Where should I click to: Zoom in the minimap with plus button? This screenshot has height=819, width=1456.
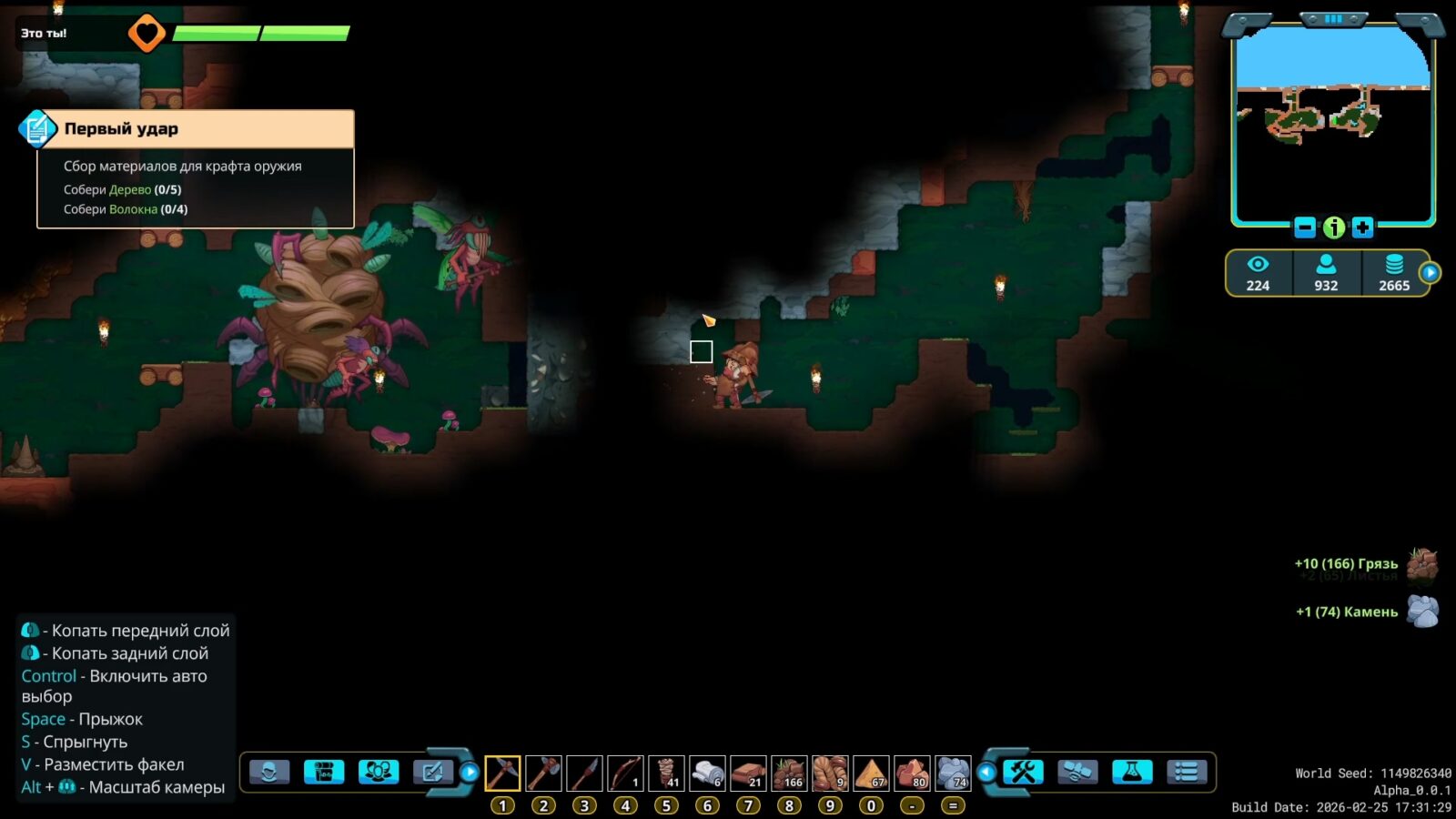pos(1362,227)
